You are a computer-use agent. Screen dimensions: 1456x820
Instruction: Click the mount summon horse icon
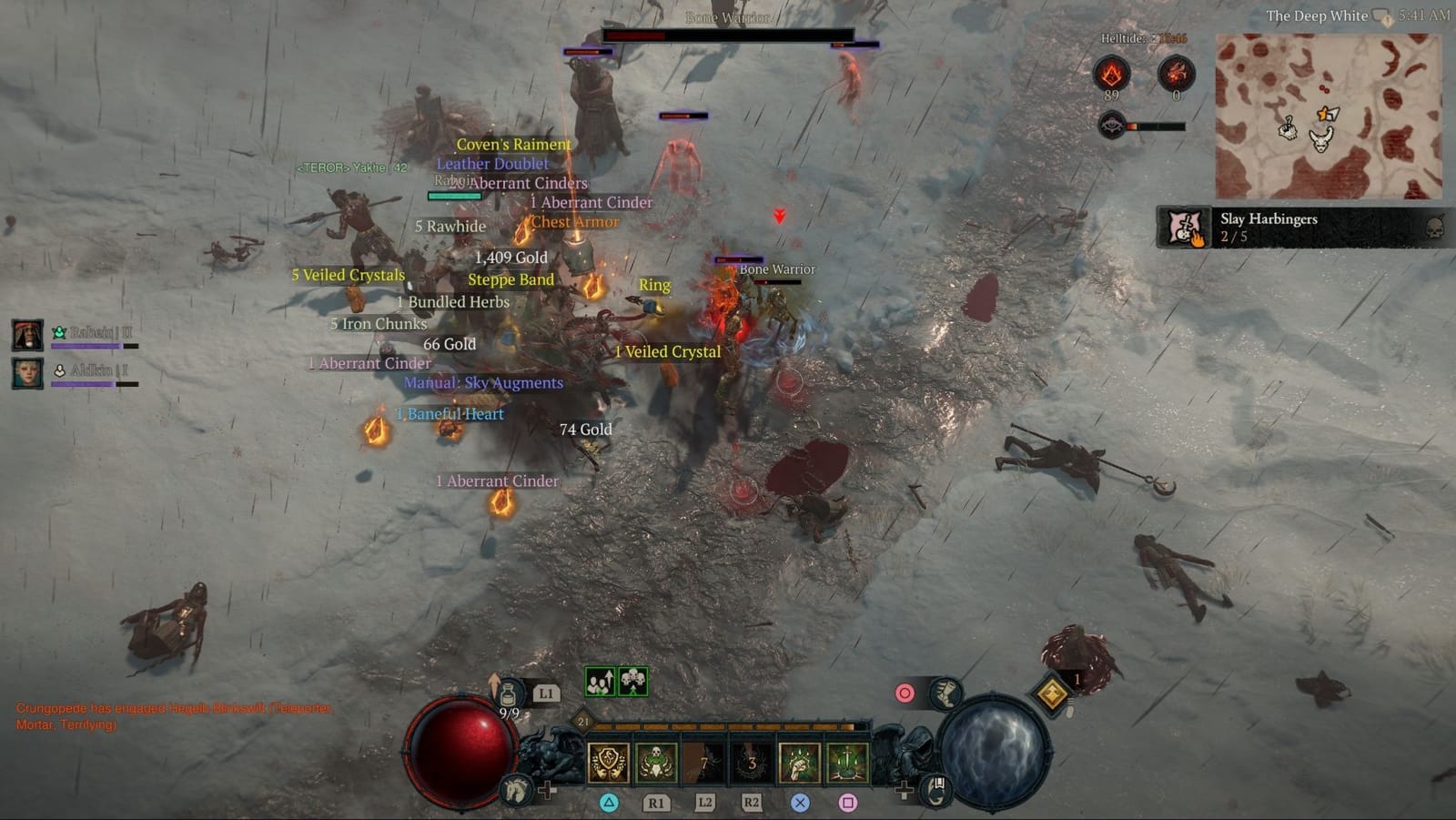tap(515, 788)
